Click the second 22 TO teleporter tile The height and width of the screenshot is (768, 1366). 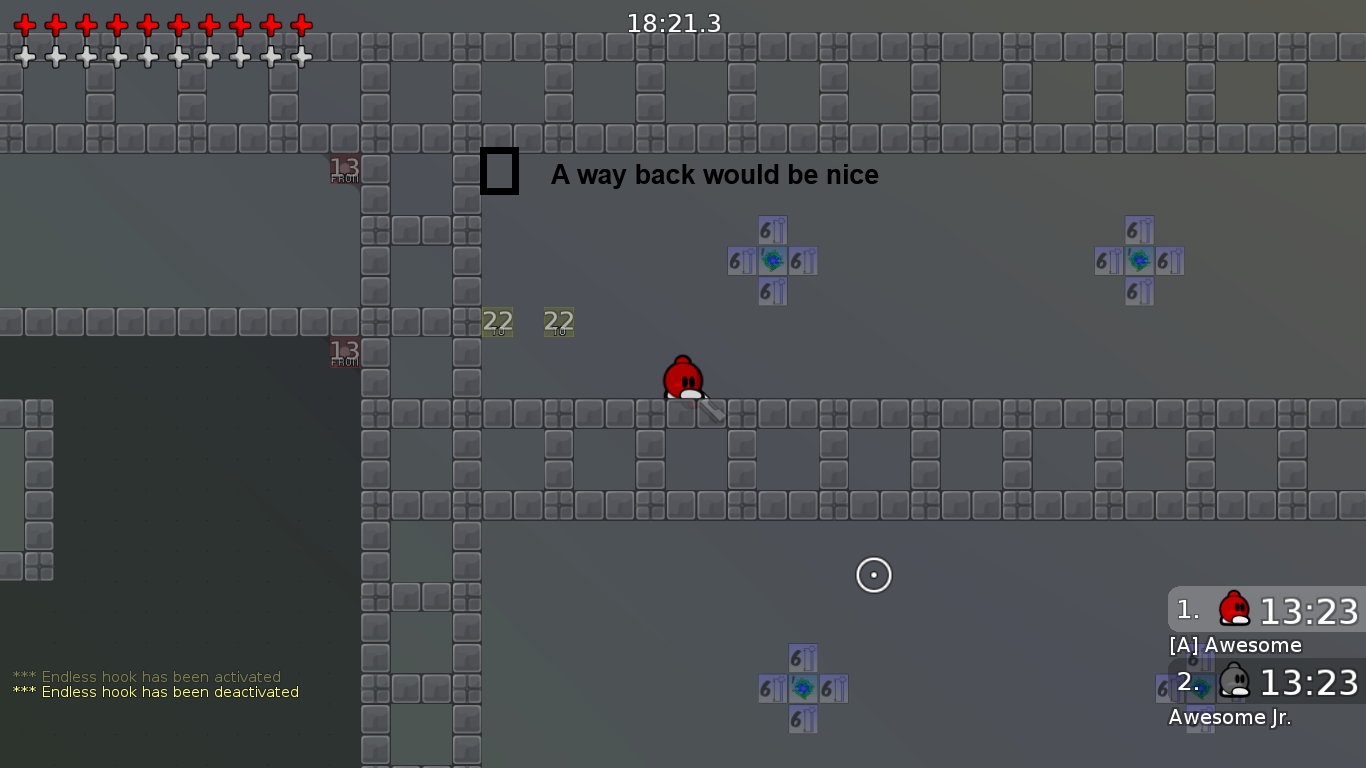pyautogui.click(x=560, y=323)
